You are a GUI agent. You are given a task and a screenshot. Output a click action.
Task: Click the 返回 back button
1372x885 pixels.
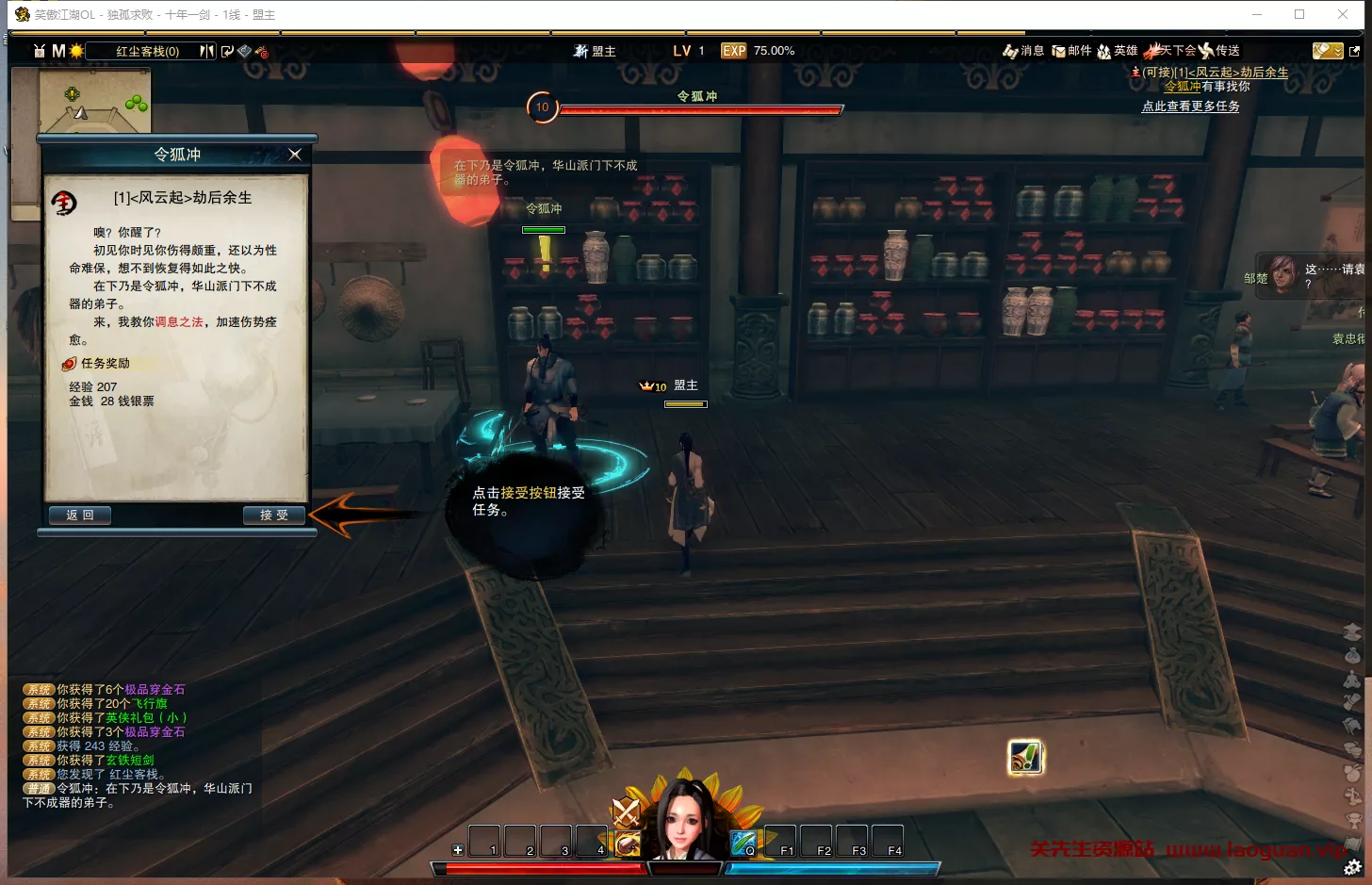tap(80, 516)
